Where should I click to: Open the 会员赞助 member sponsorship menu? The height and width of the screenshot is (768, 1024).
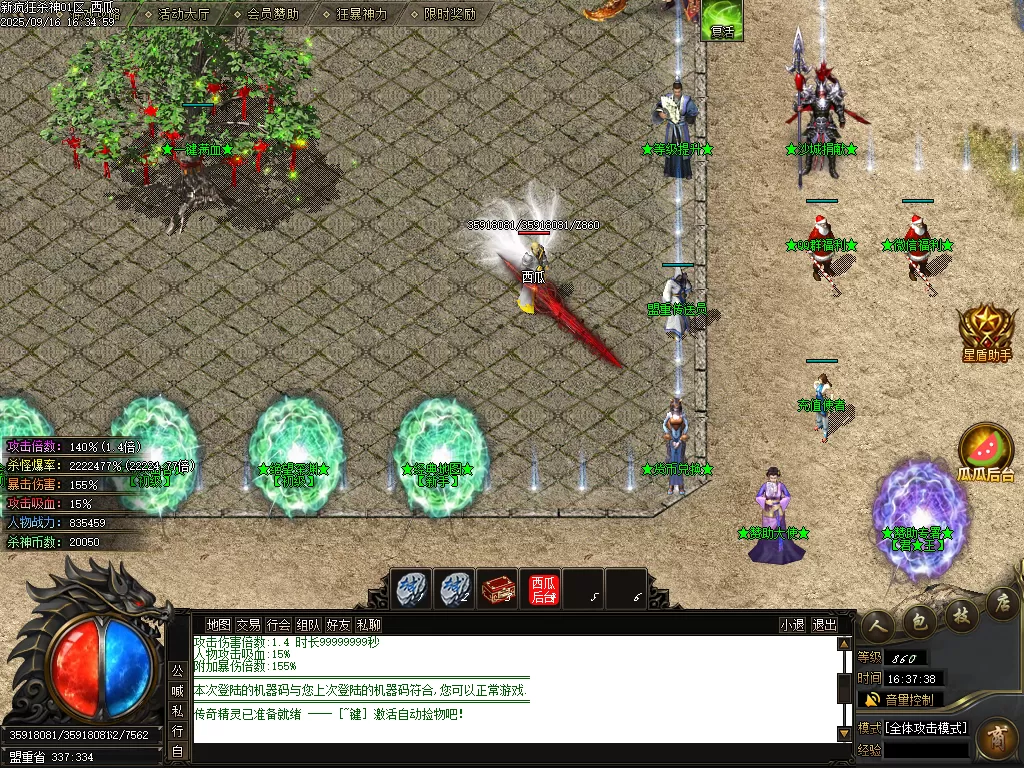[272, 14]
